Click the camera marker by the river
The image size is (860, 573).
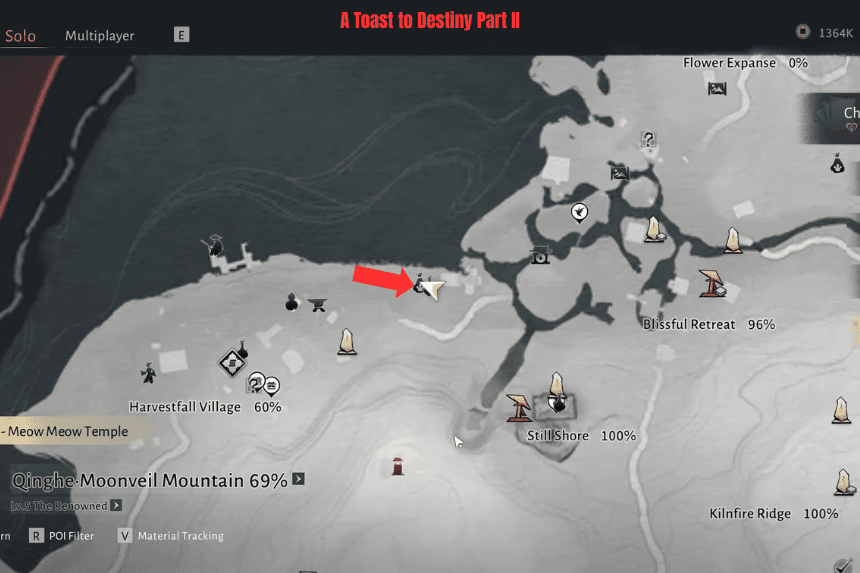(540, 255)
